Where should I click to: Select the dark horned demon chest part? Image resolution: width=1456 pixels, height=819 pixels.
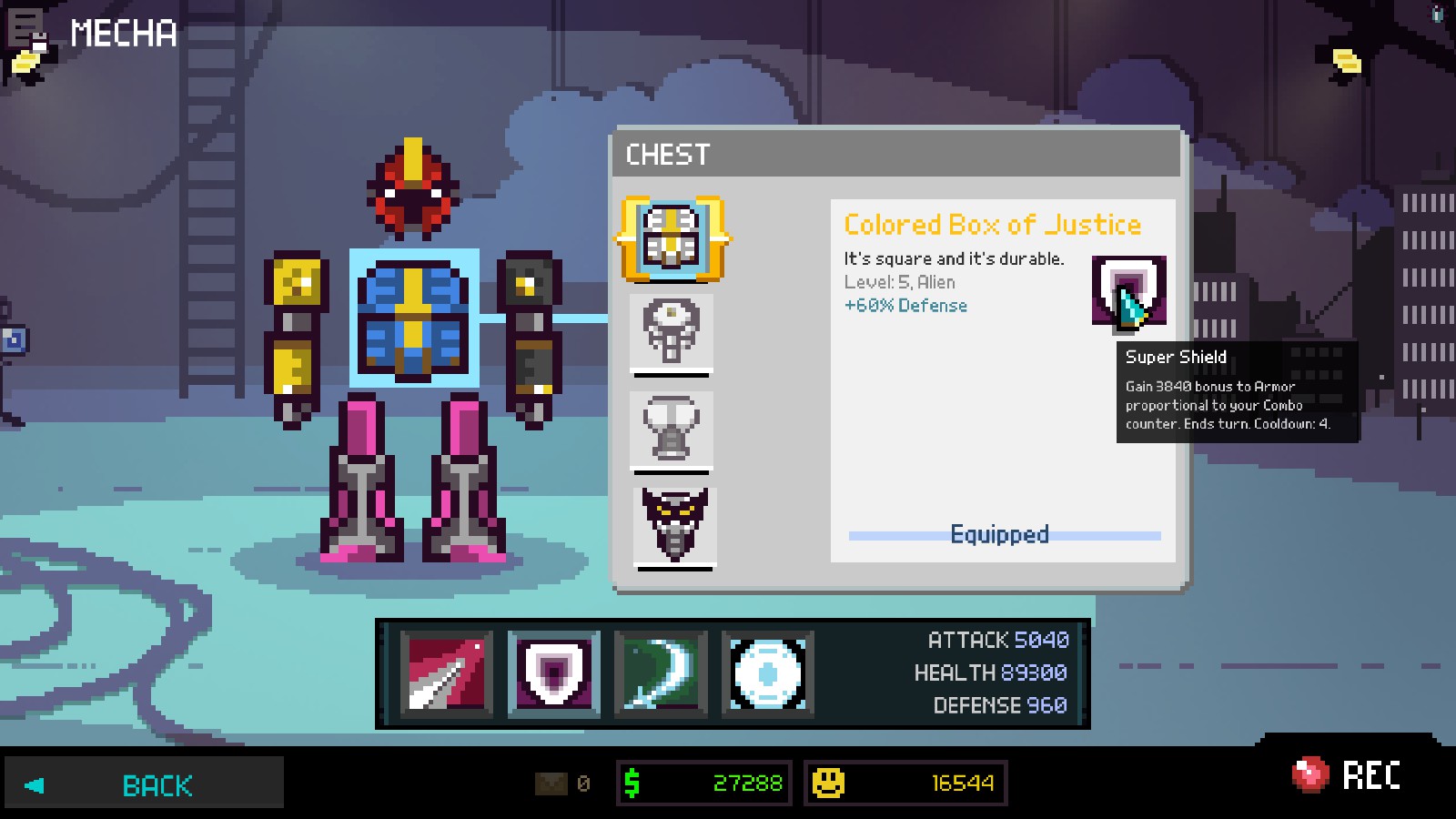coord(674,525)
